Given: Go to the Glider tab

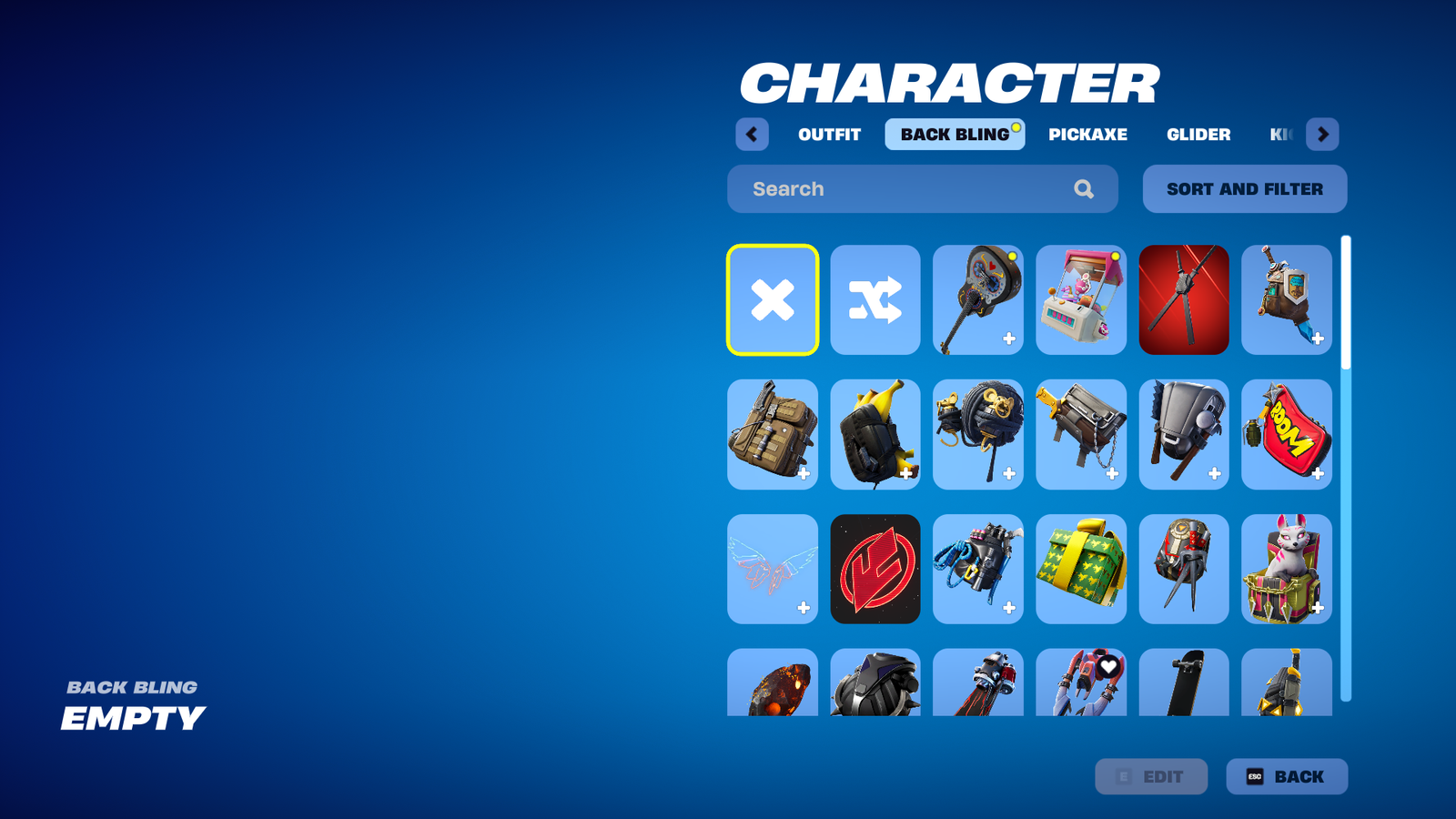Looking at the screenshot, I should pos(1198,135).
